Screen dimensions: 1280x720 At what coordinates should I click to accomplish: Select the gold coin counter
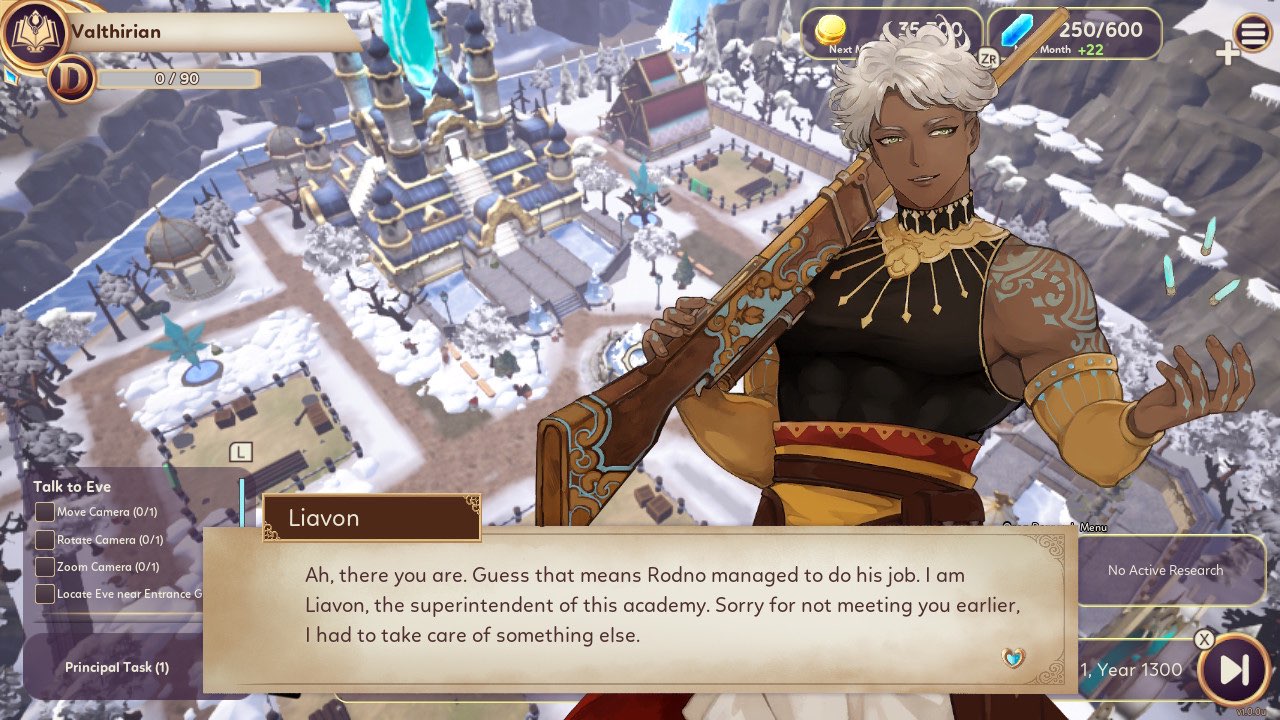point(880,29)
